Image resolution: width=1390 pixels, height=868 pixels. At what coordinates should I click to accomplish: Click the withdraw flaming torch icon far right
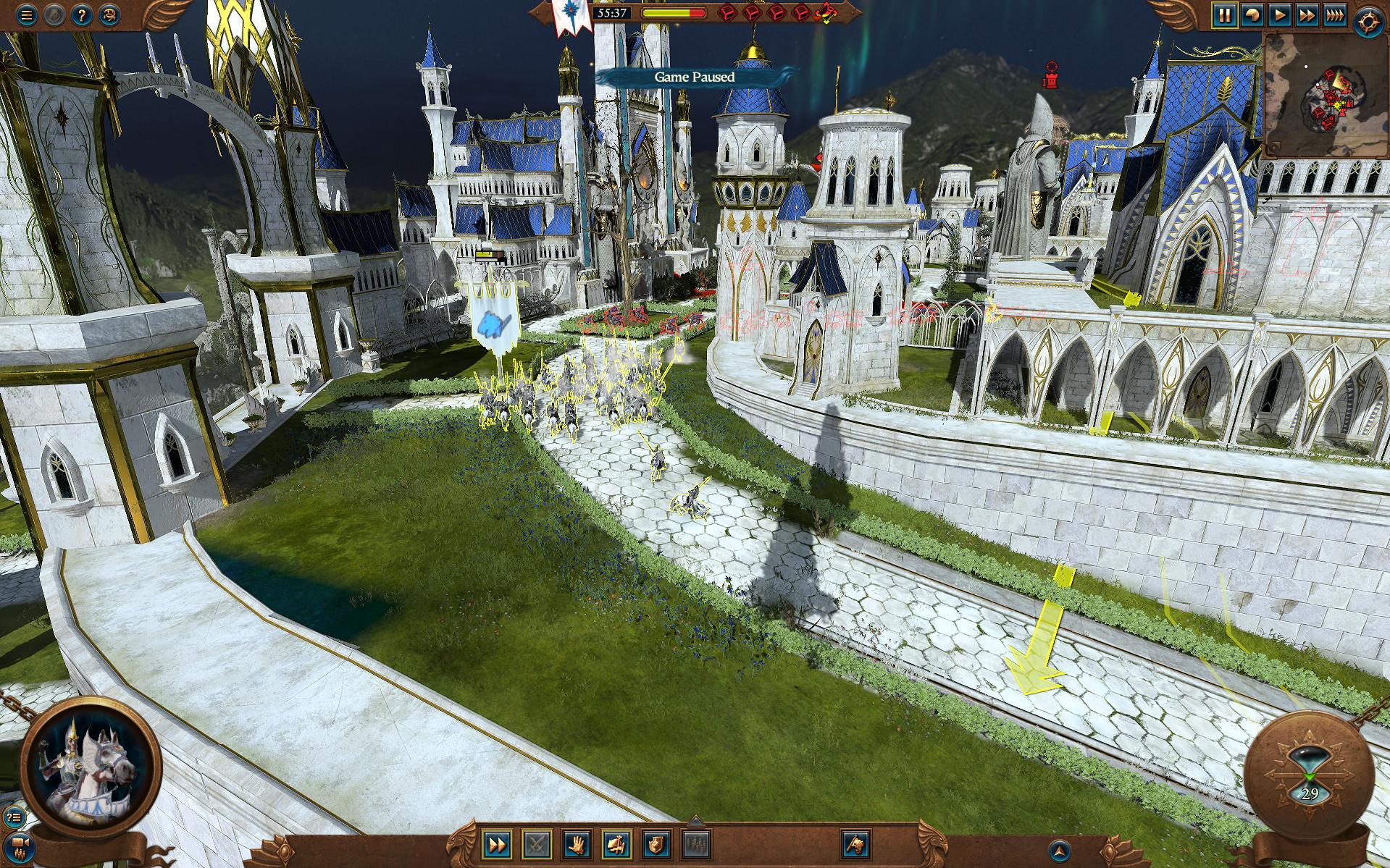pyautogui.click(x=857, y=844)
